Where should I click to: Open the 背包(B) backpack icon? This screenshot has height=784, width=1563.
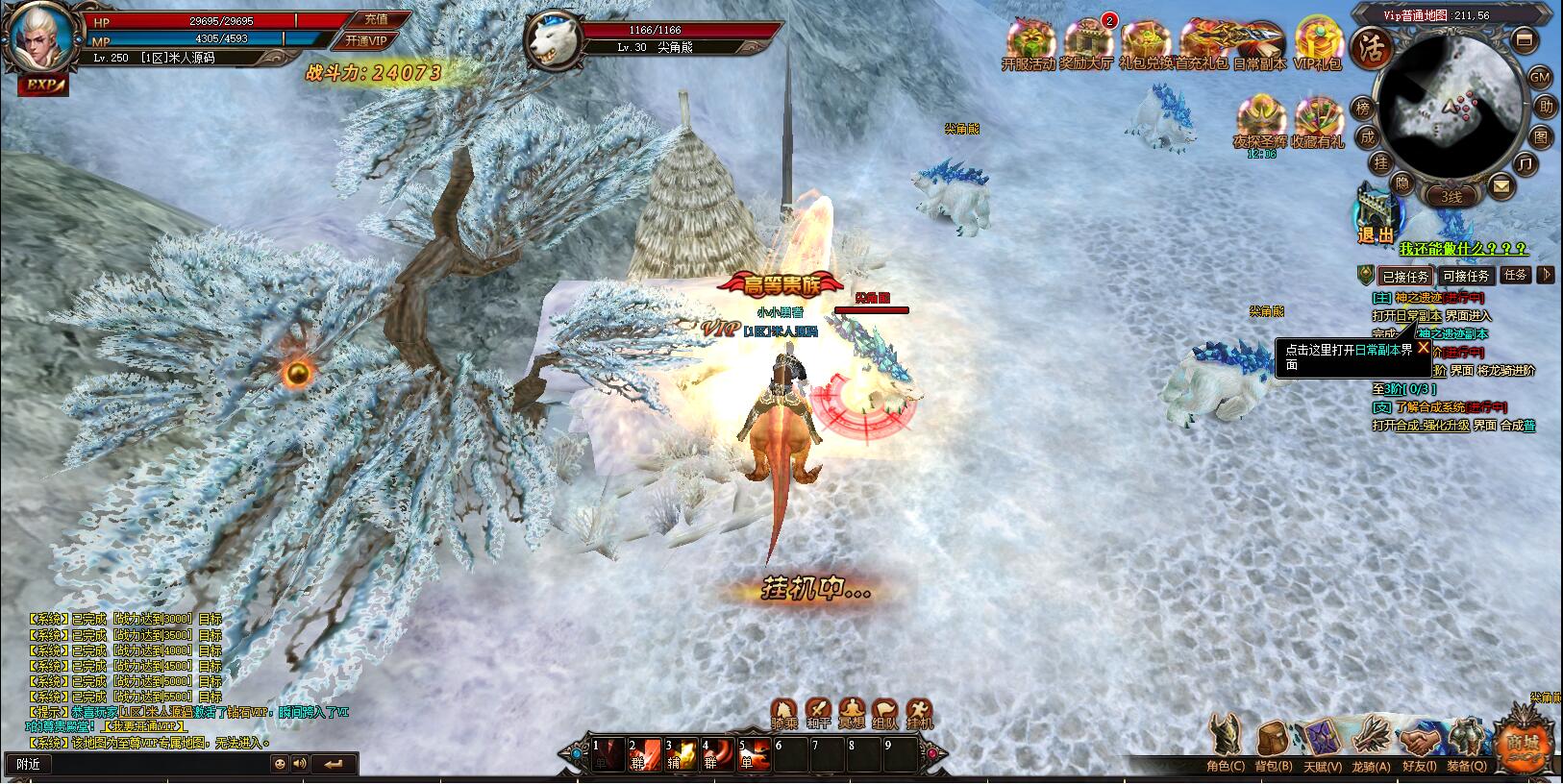(1273, 742)
